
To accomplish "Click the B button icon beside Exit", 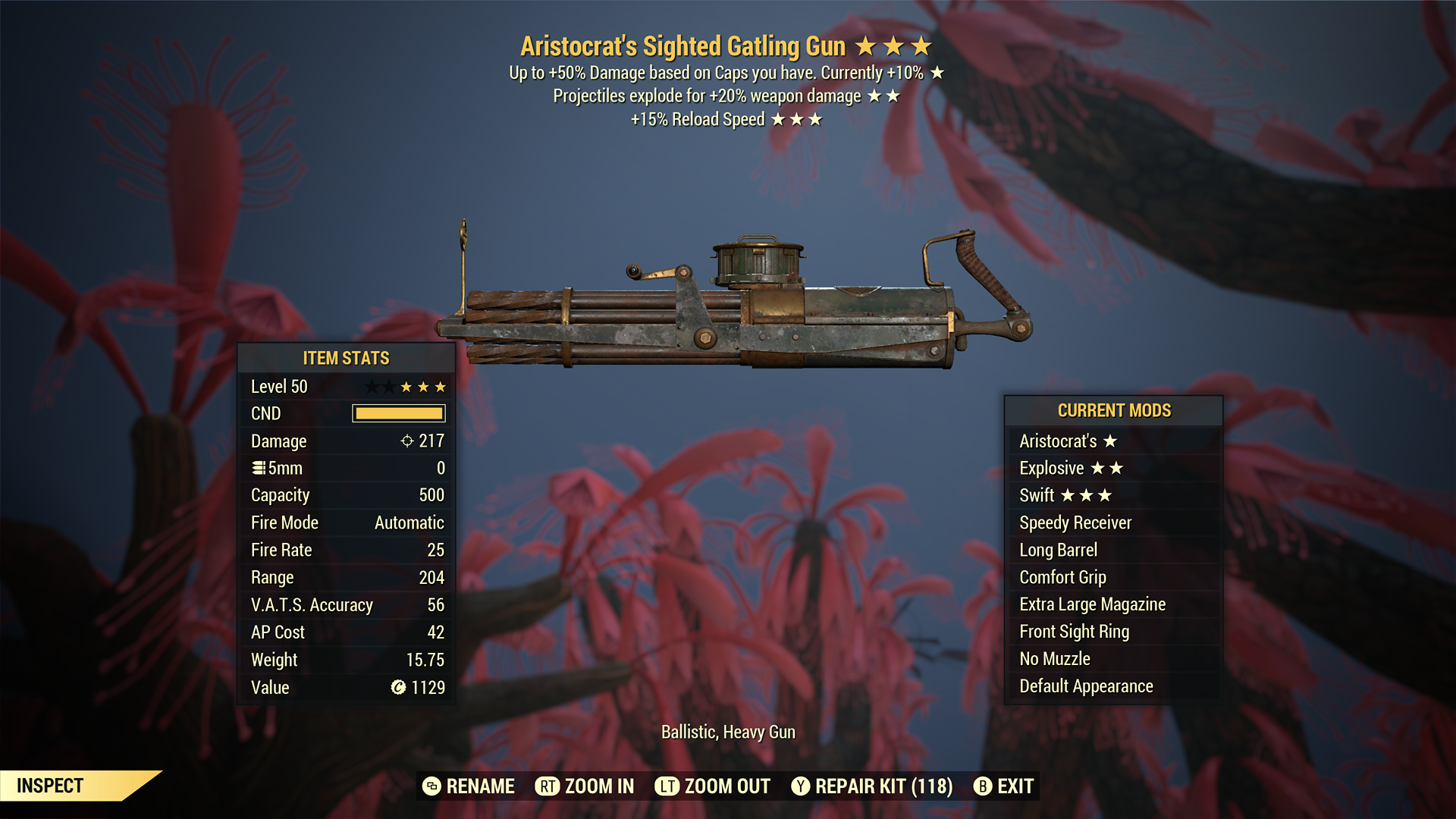I will coord(981,786).
